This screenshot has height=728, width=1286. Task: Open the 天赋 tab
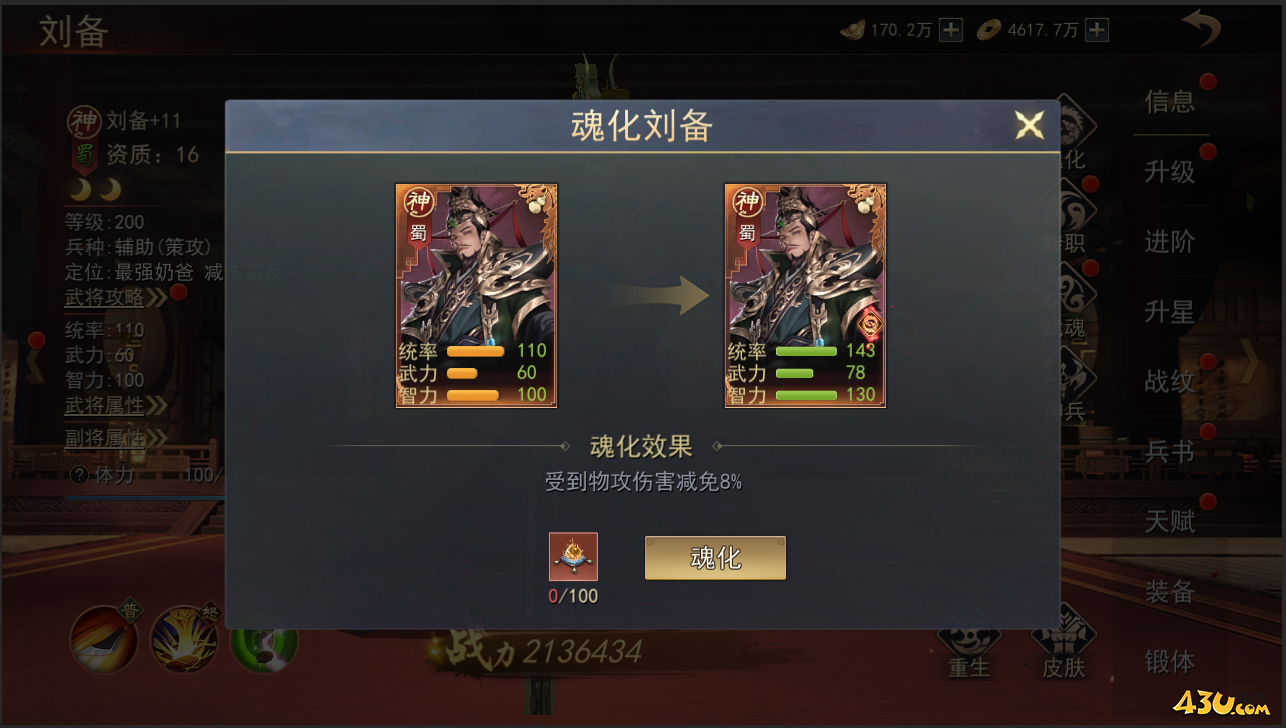(1170, 522)
